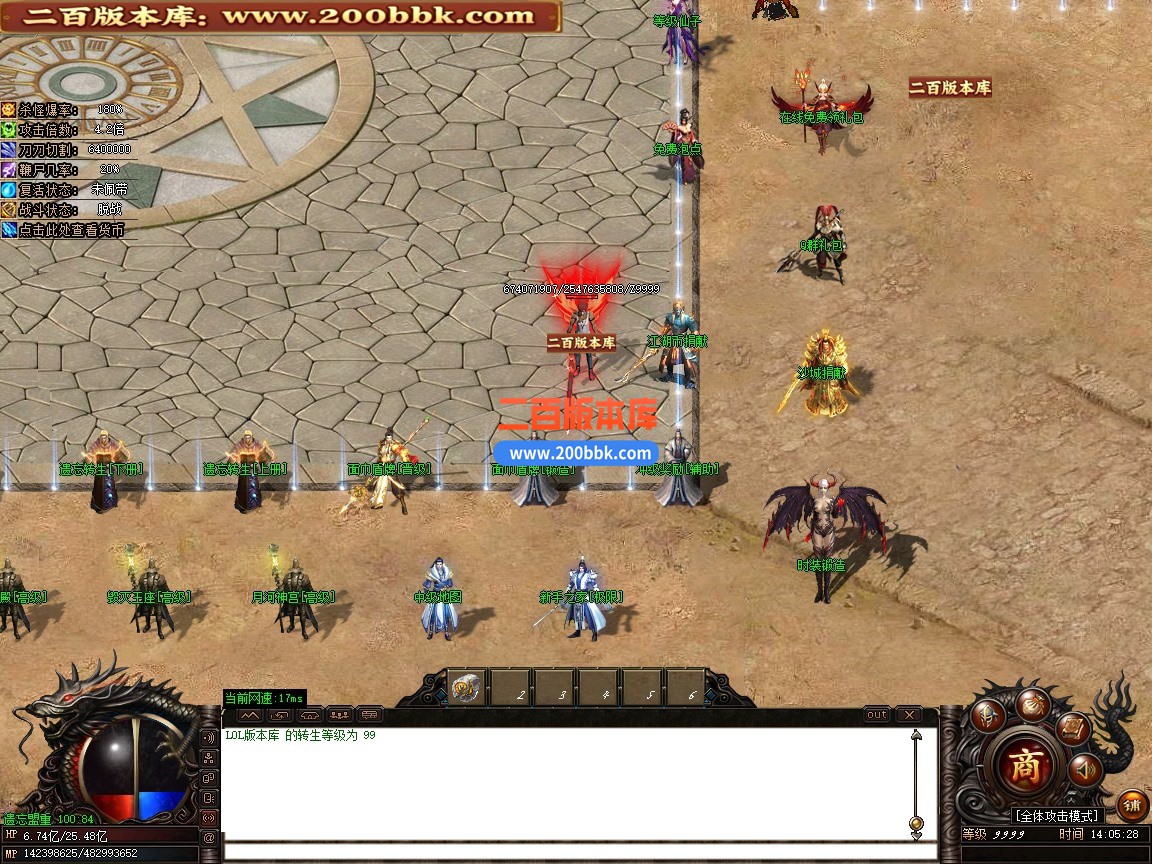Grab the chat scrollbar knob
1152x864 pixels.
click(916, 823)
